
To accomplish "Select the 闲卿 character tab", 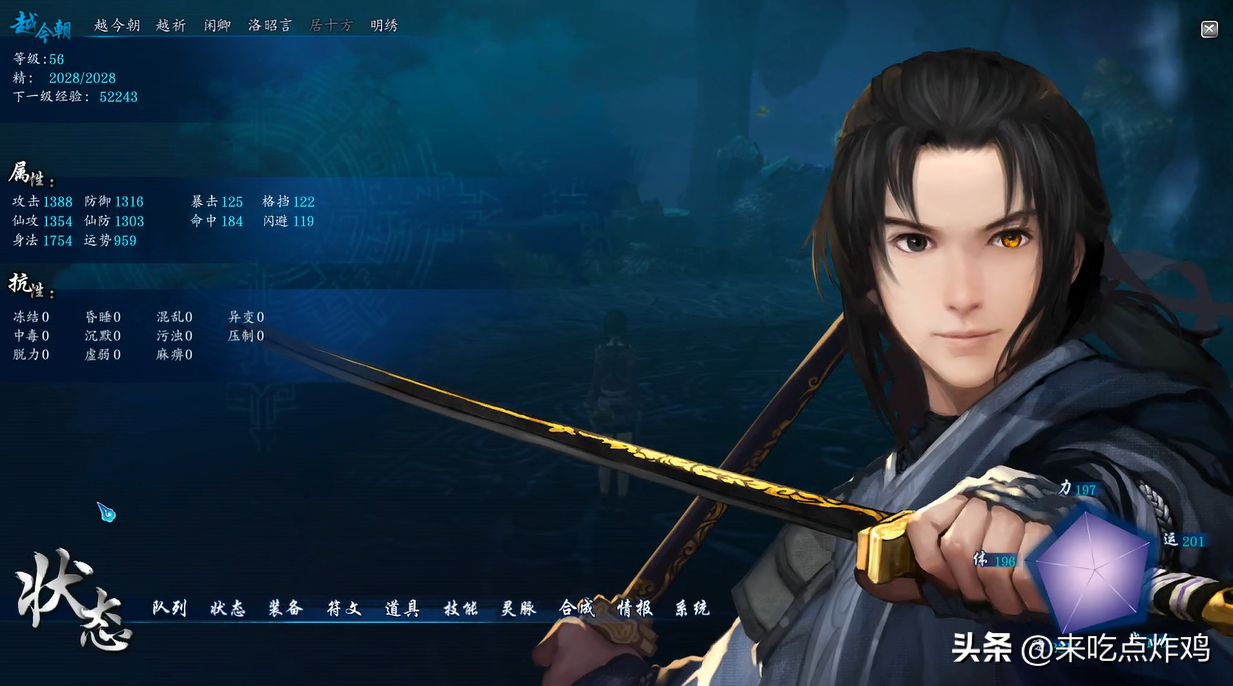I will (x=217, y=26).
